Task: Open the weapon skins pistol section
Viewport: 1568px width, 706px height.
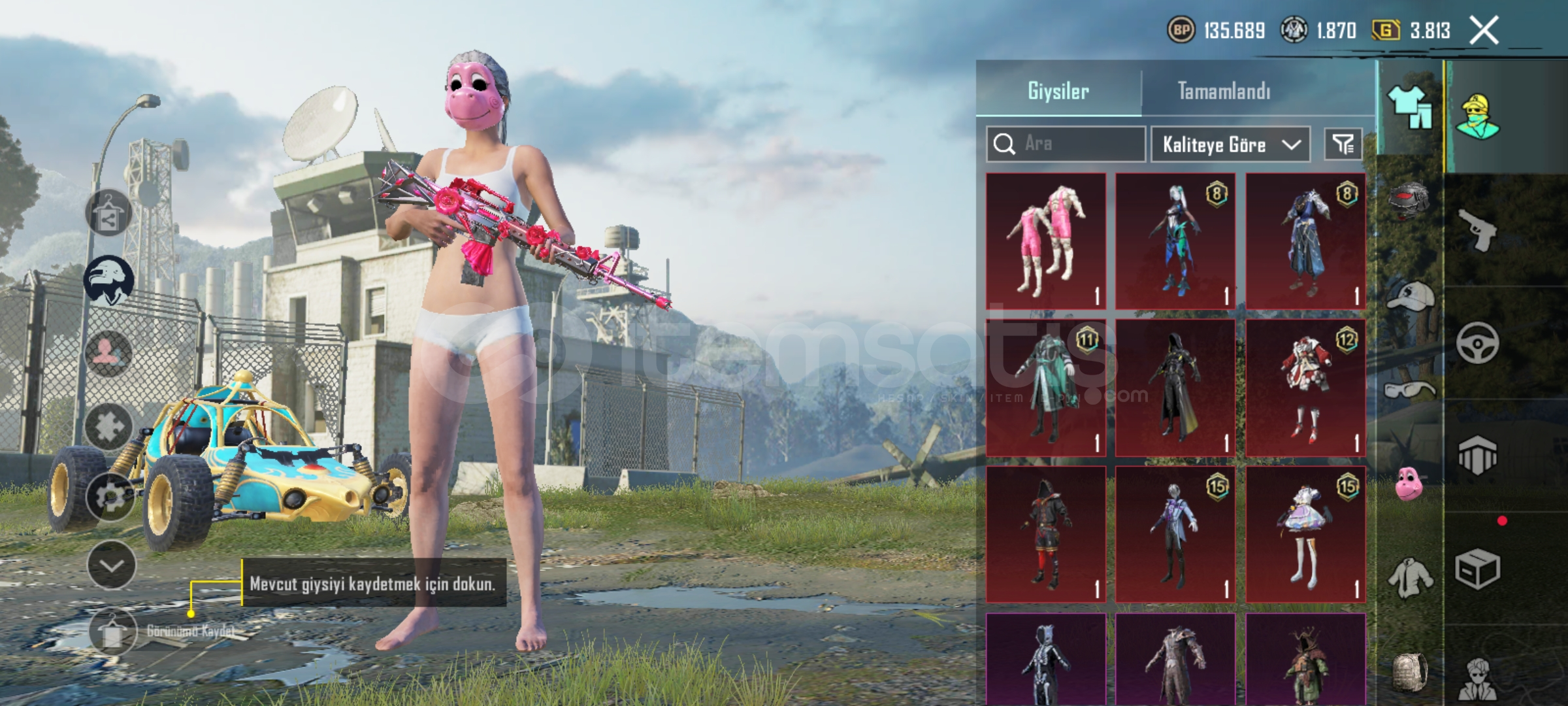Action: coord(1478,229)
